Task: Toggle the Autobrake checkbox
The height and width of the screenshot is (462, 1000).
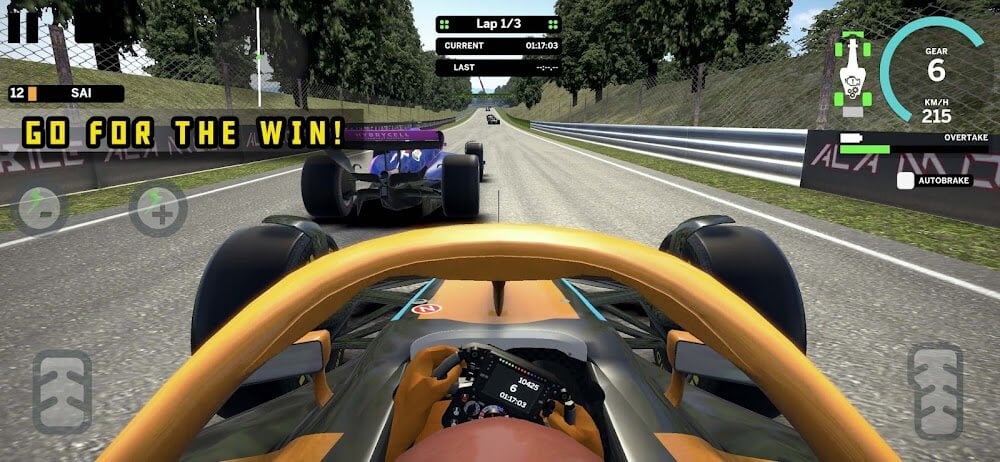Action: click(906, 181)
